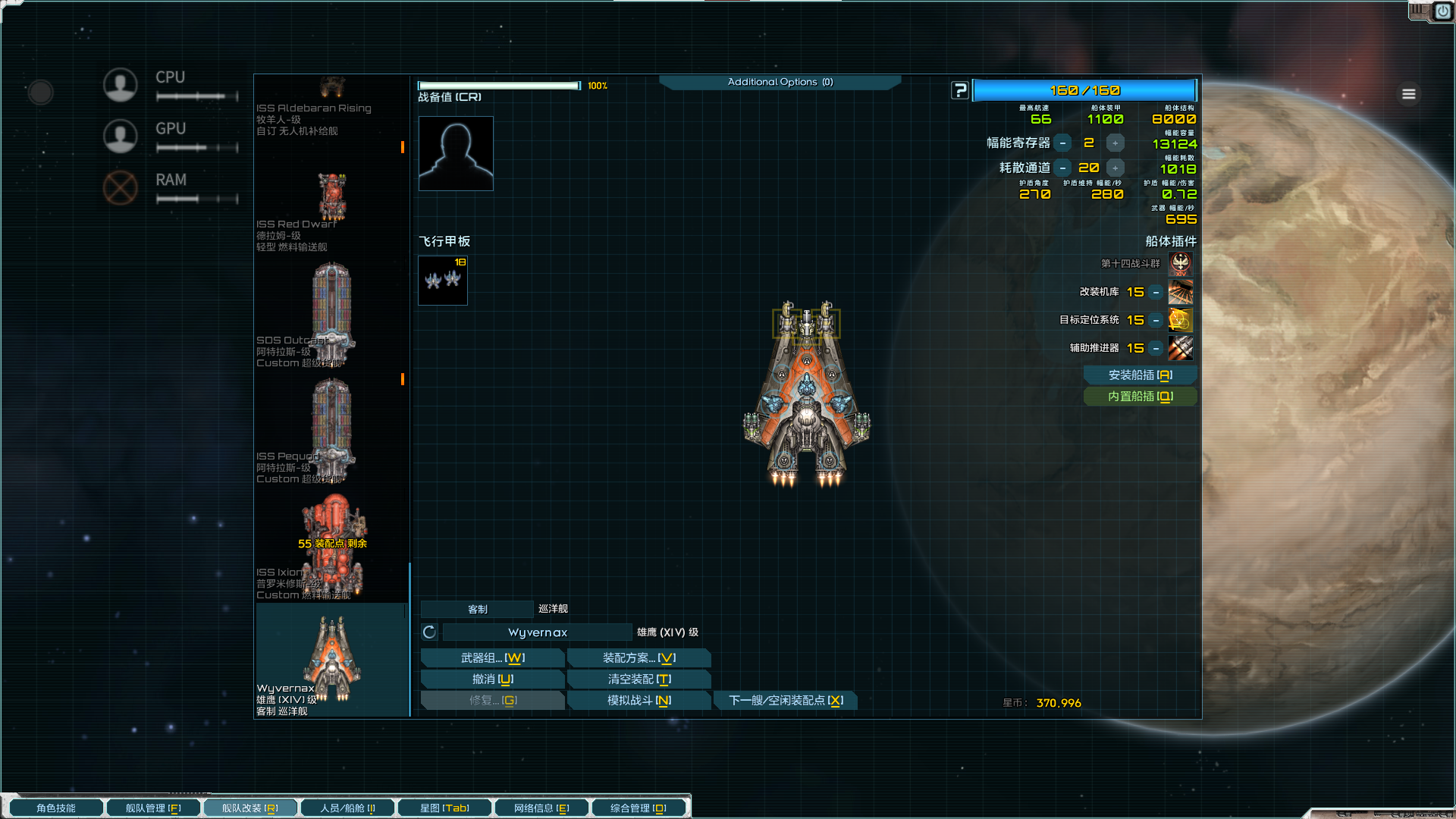Switch to 综合管理 command tab

click(639, 808)
